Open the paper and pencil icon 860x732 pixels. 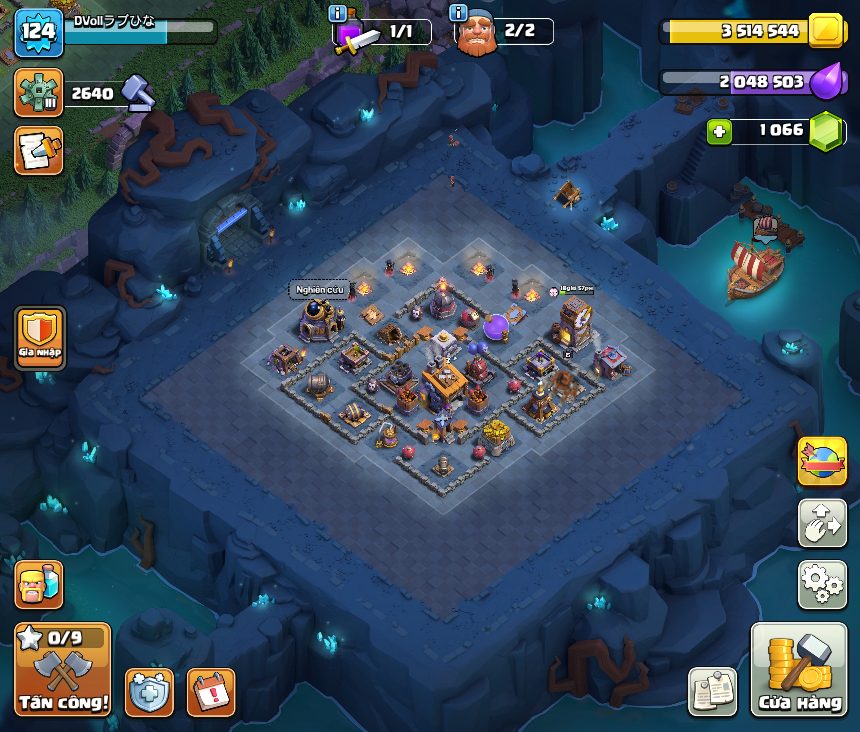39,151
